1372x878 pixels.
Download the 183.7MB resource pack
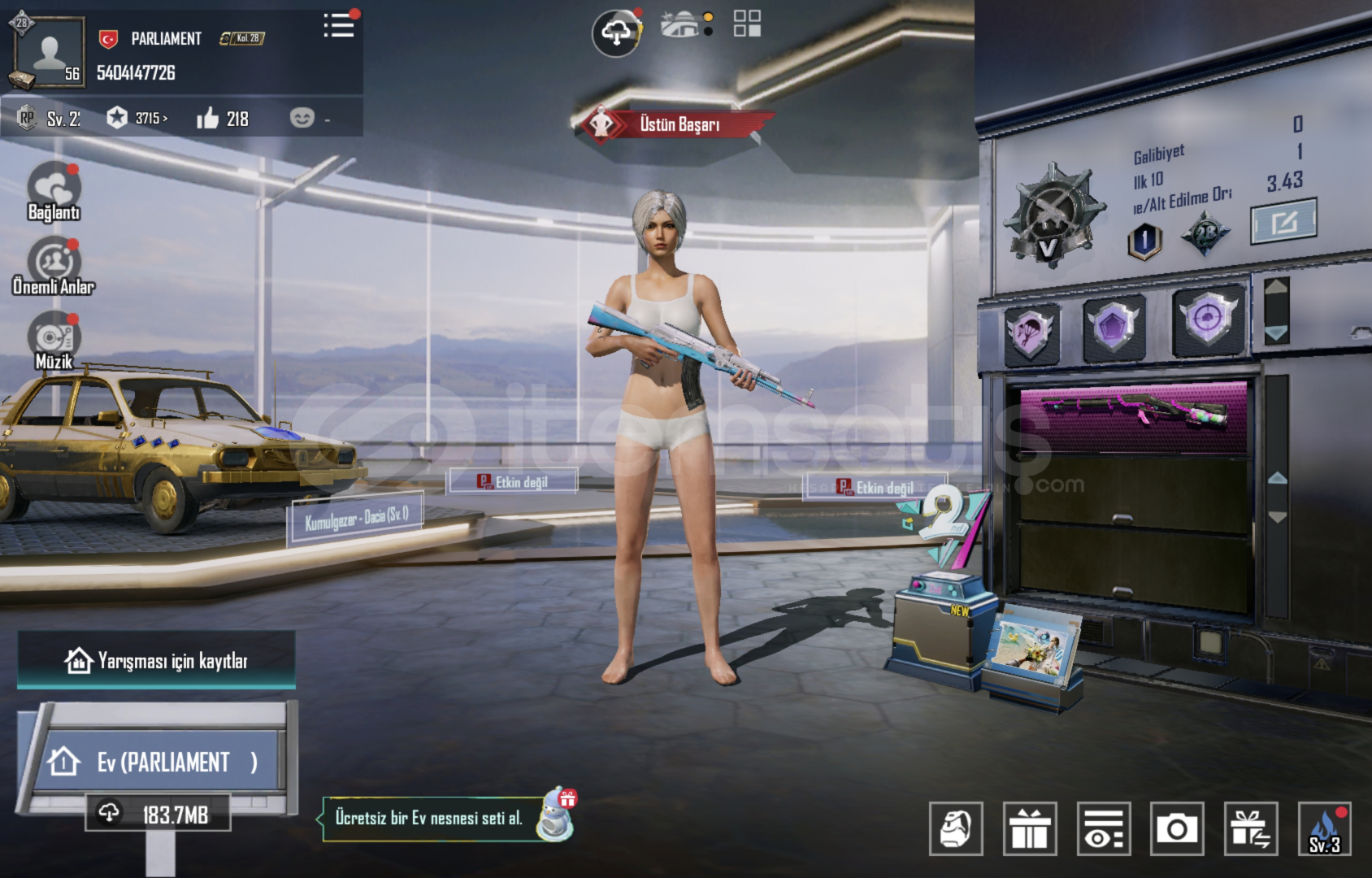coord(158,814)
